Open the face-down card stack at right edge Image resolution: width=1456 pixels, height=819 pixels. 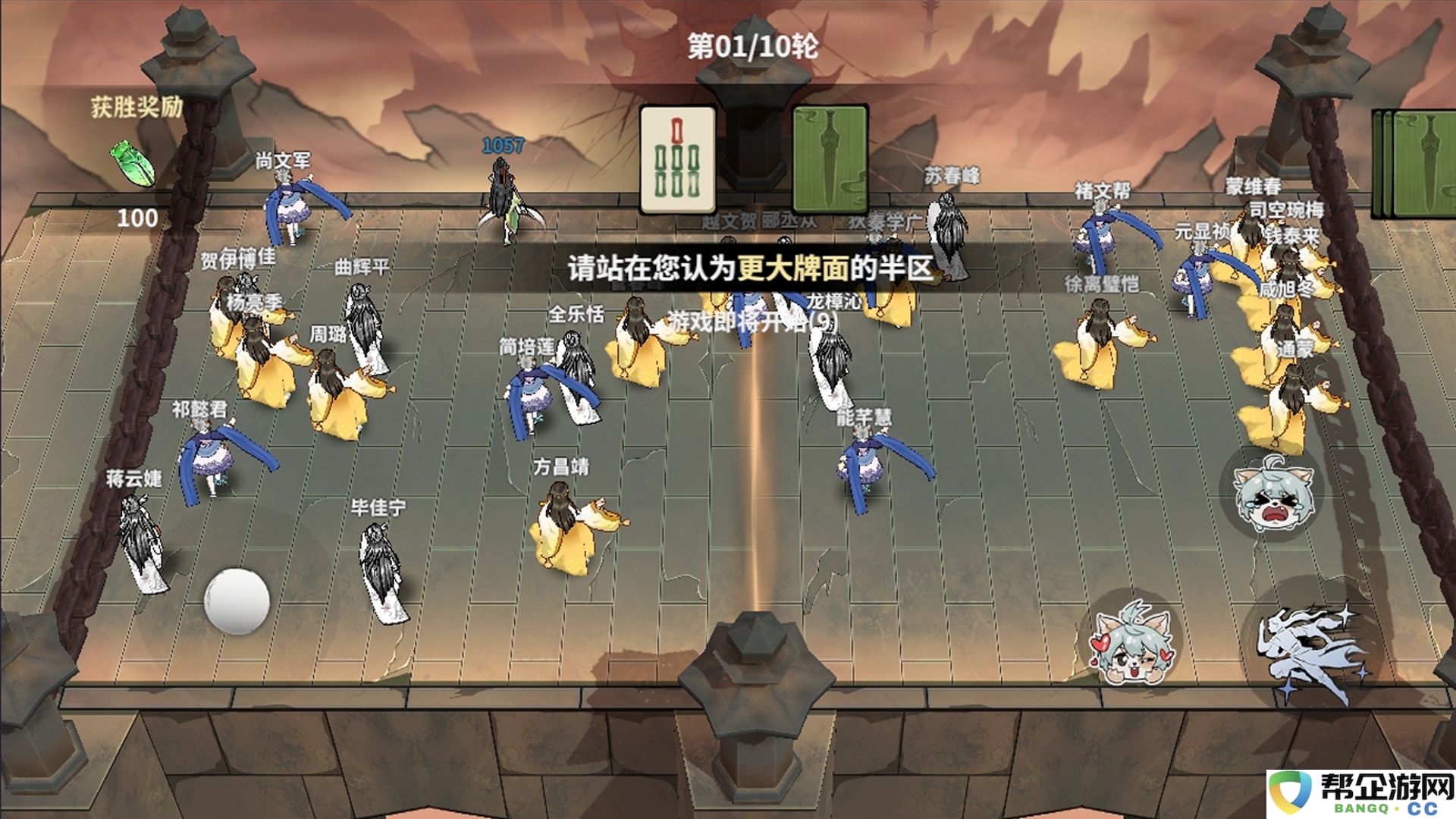tap(1417, 163)
